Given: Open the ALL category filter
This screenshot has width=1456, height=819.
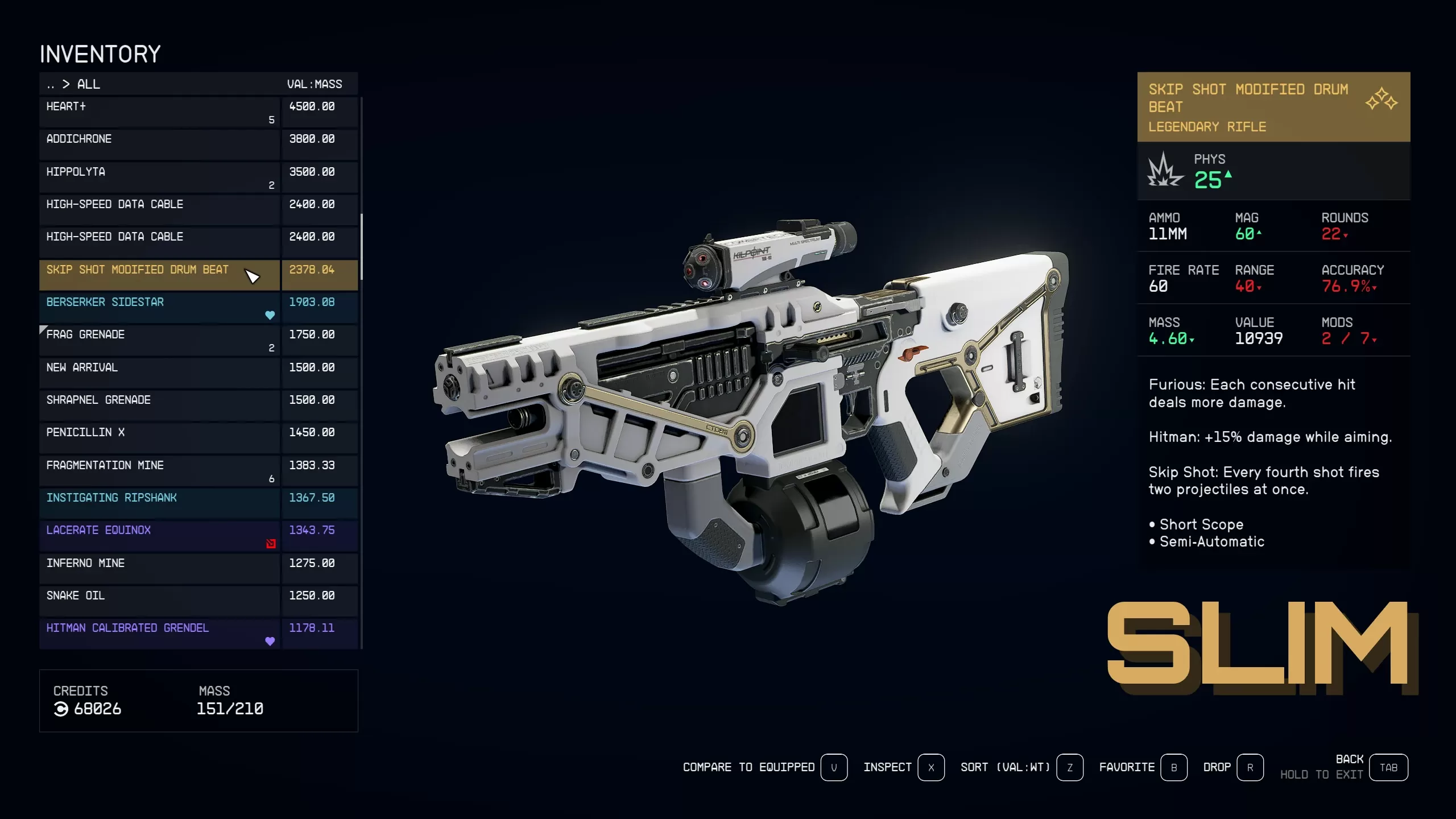Looking at the screenshot, I should point(89,84).
